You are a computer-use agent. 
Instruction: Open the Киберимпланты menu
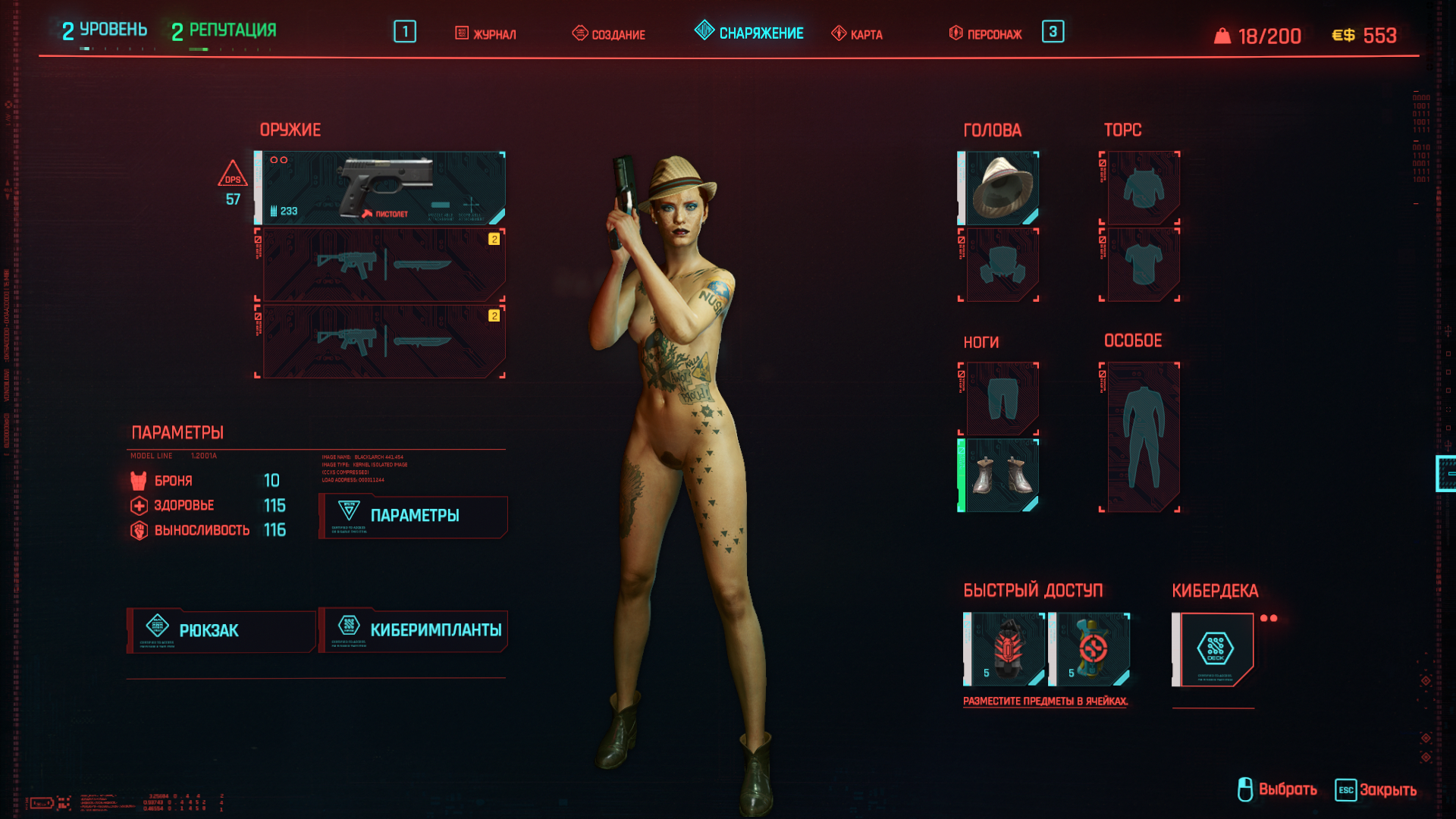413,631
